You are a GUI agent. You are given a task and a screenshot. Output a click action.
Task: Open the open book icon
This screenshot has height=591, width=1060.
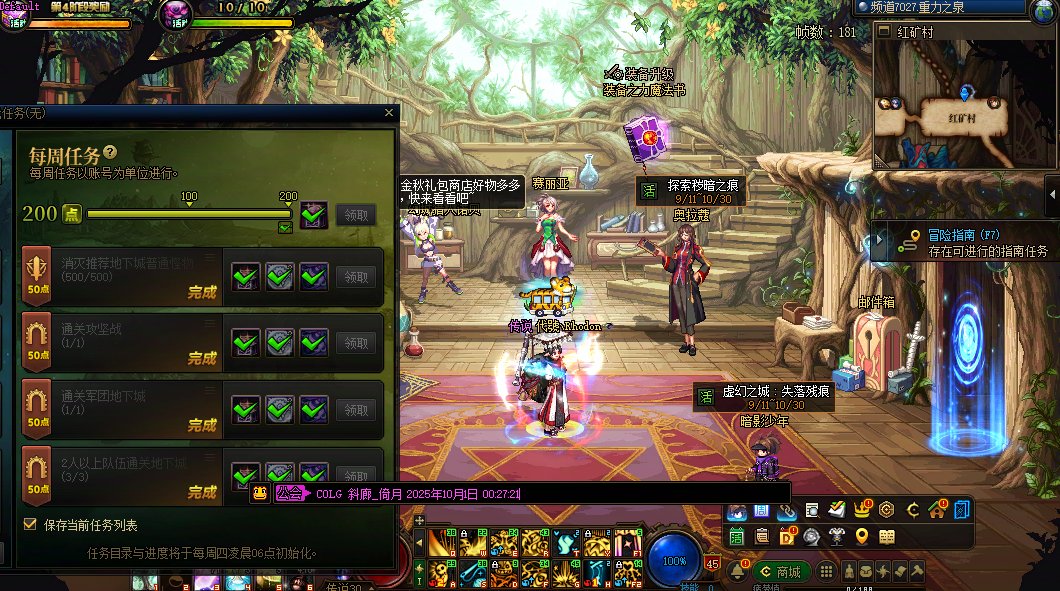(x=886, y=537)
